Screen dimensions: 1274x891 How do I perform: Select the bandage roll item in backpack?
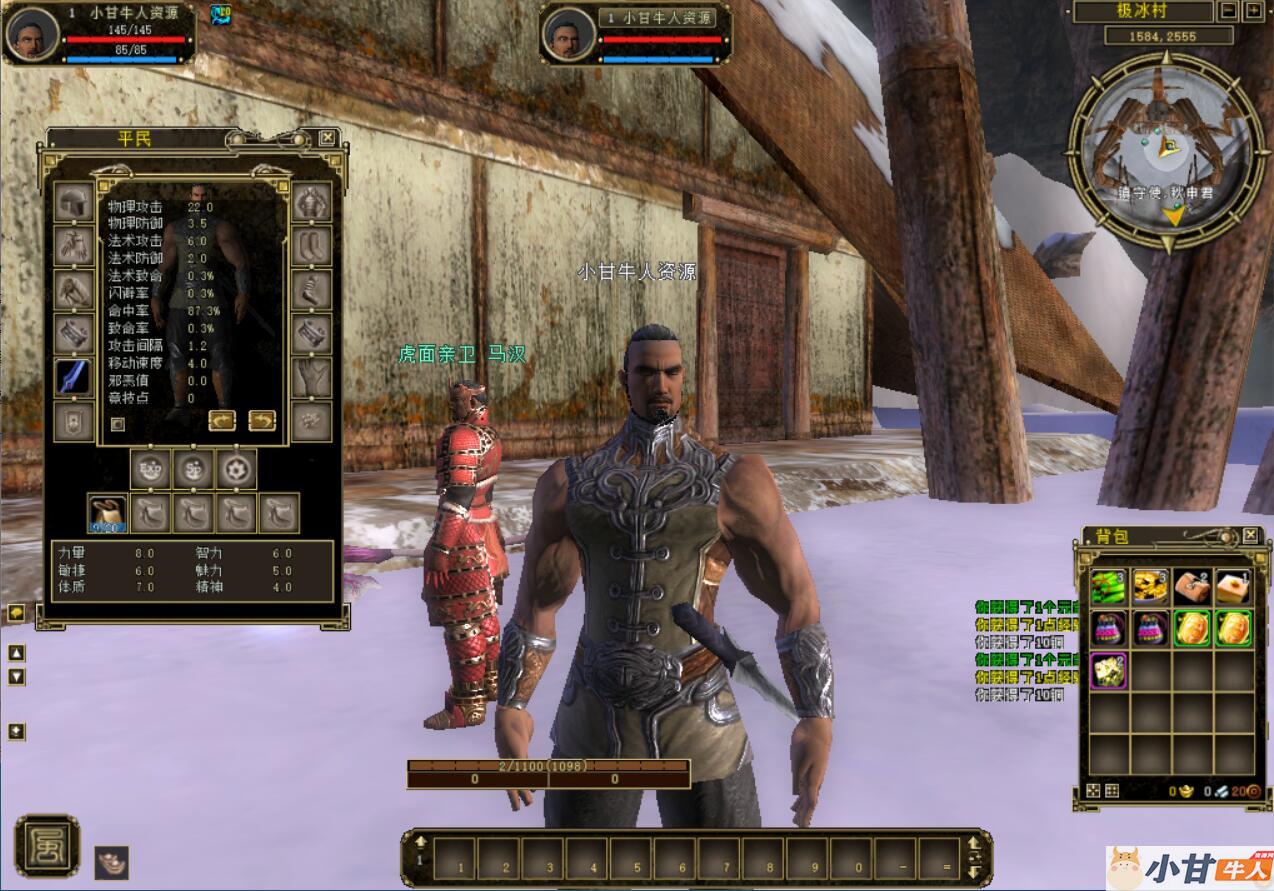pyautogui.click(x=1192, y=586)
